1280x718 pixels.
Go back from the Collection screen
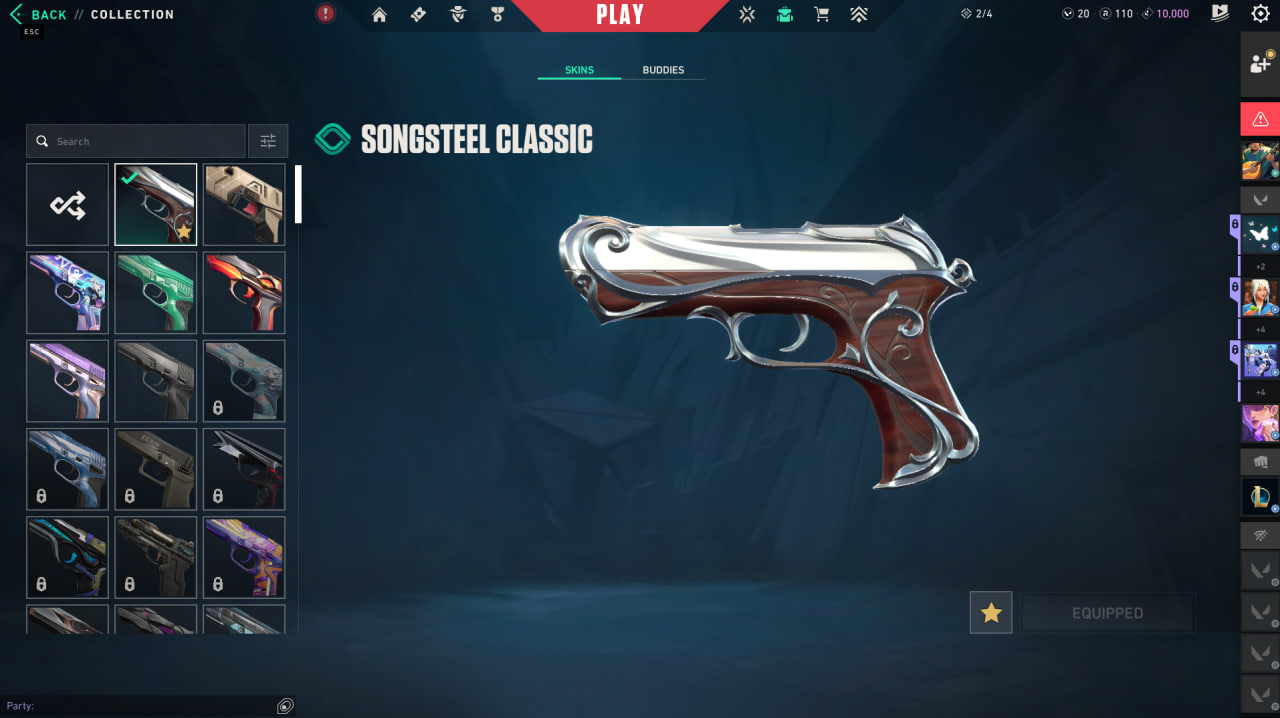pyautogui.click(x=38, y=15)
